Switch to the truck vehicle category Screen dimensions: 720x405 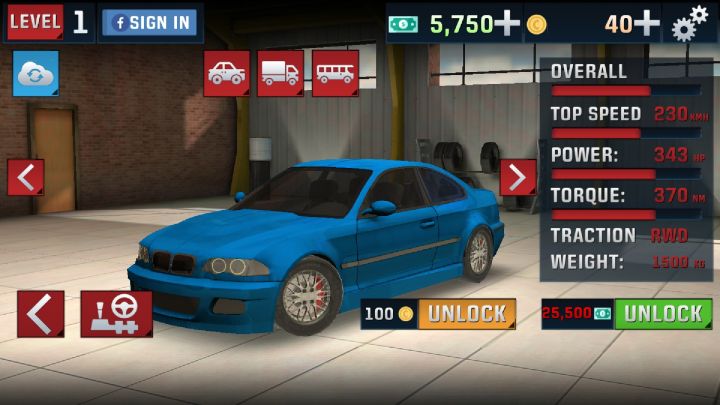point(280,73)
